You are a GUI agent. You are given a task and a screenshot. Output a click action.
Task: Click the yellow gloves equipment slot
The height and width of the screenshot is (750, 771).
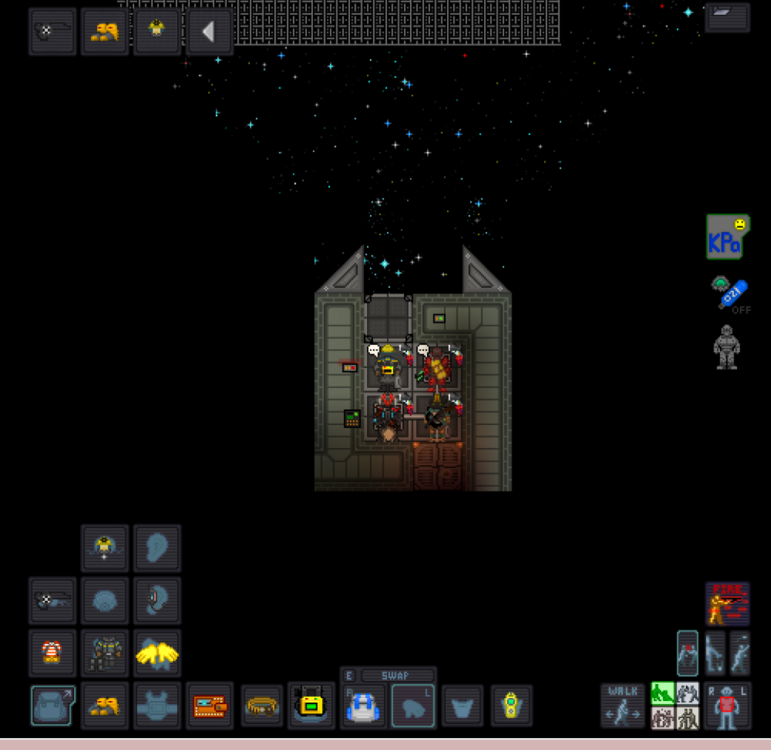[157, 654]
